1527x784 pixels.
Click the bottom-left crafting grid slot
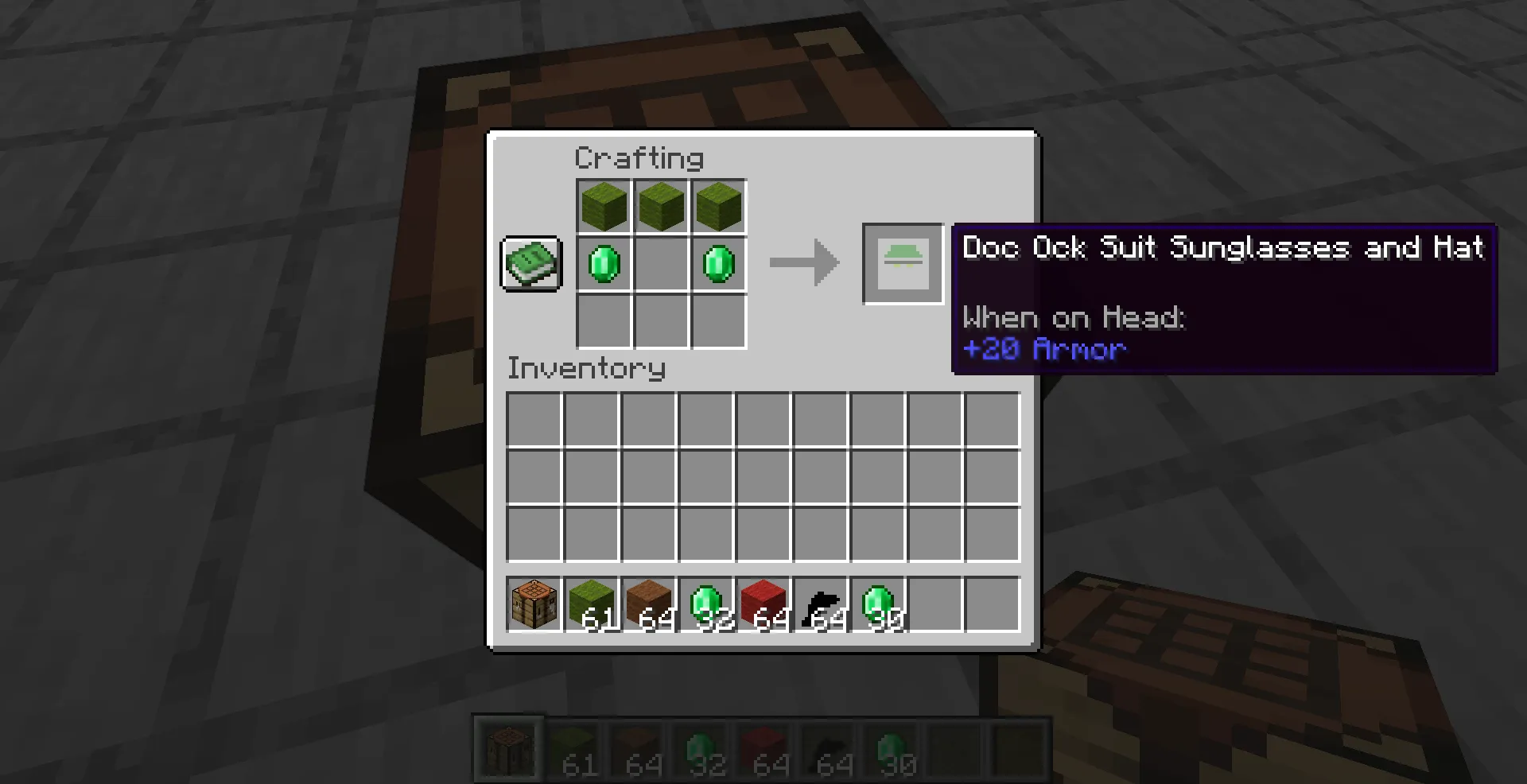pos(604,321)
